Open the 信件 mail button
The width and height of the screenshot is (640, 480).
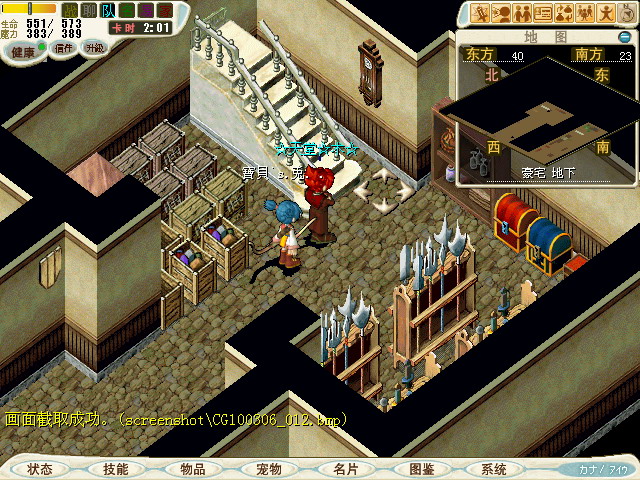[64, 48]
